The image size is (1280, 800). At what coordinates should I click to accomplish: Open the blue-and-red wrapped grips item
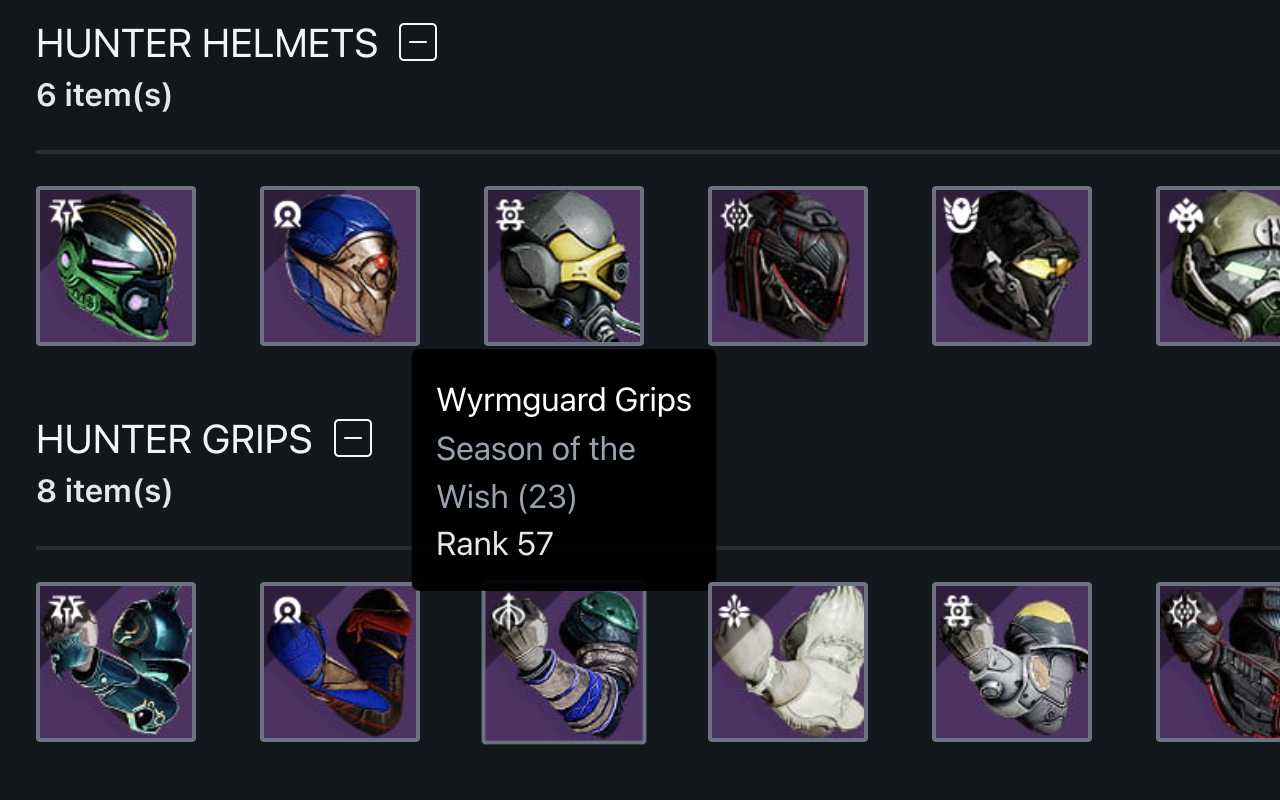pyautogui.click(x=339, y=662)
